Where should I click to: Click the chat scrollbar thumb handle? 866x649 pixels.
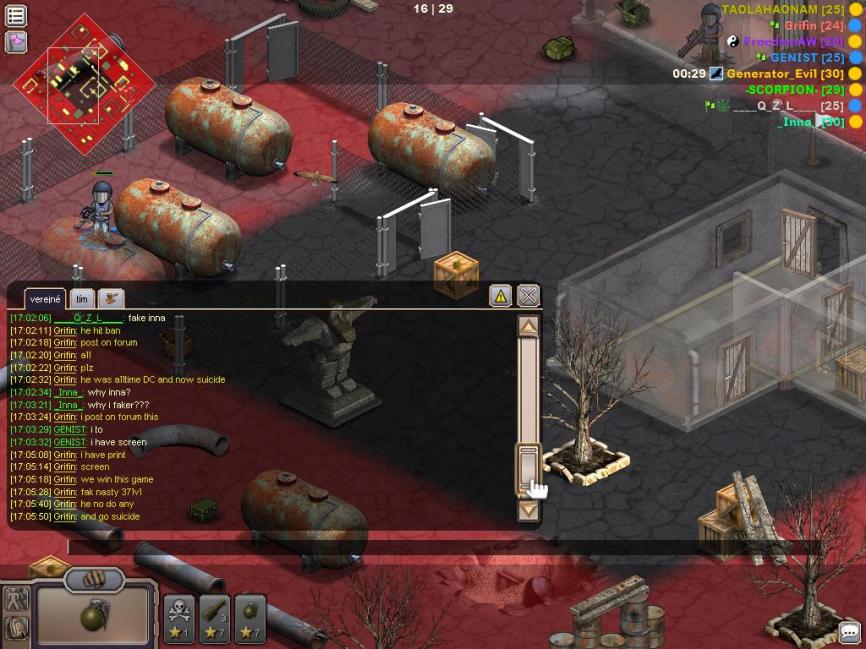[528, 468]
